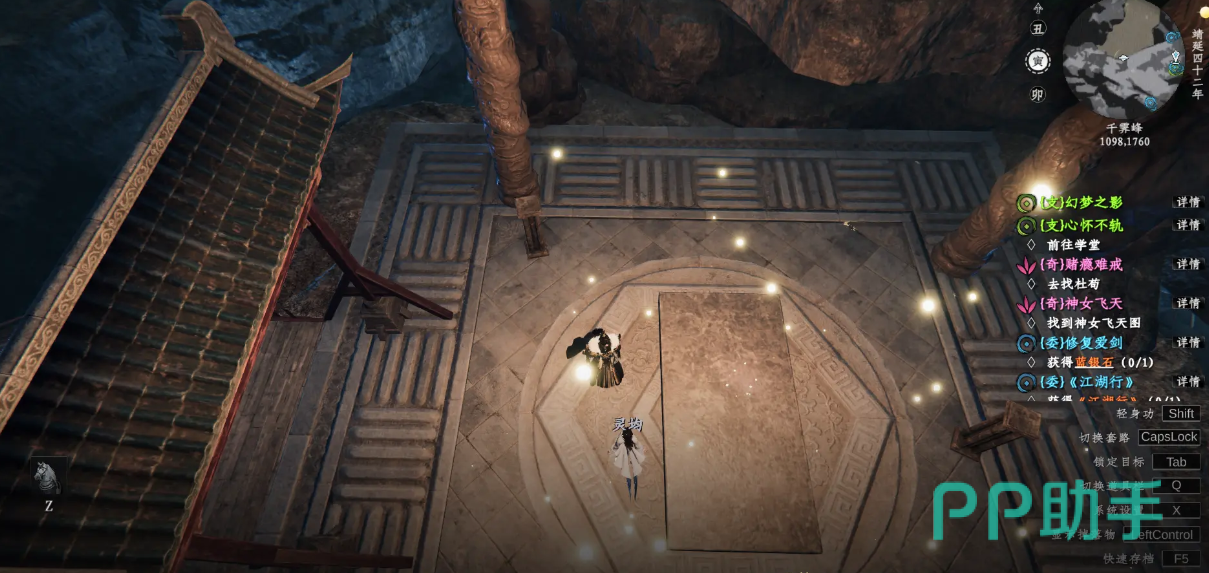The height and width of the screenshot is (573, 1209).
Task: Select the 寅 time marker
Action: [1037, 61]
